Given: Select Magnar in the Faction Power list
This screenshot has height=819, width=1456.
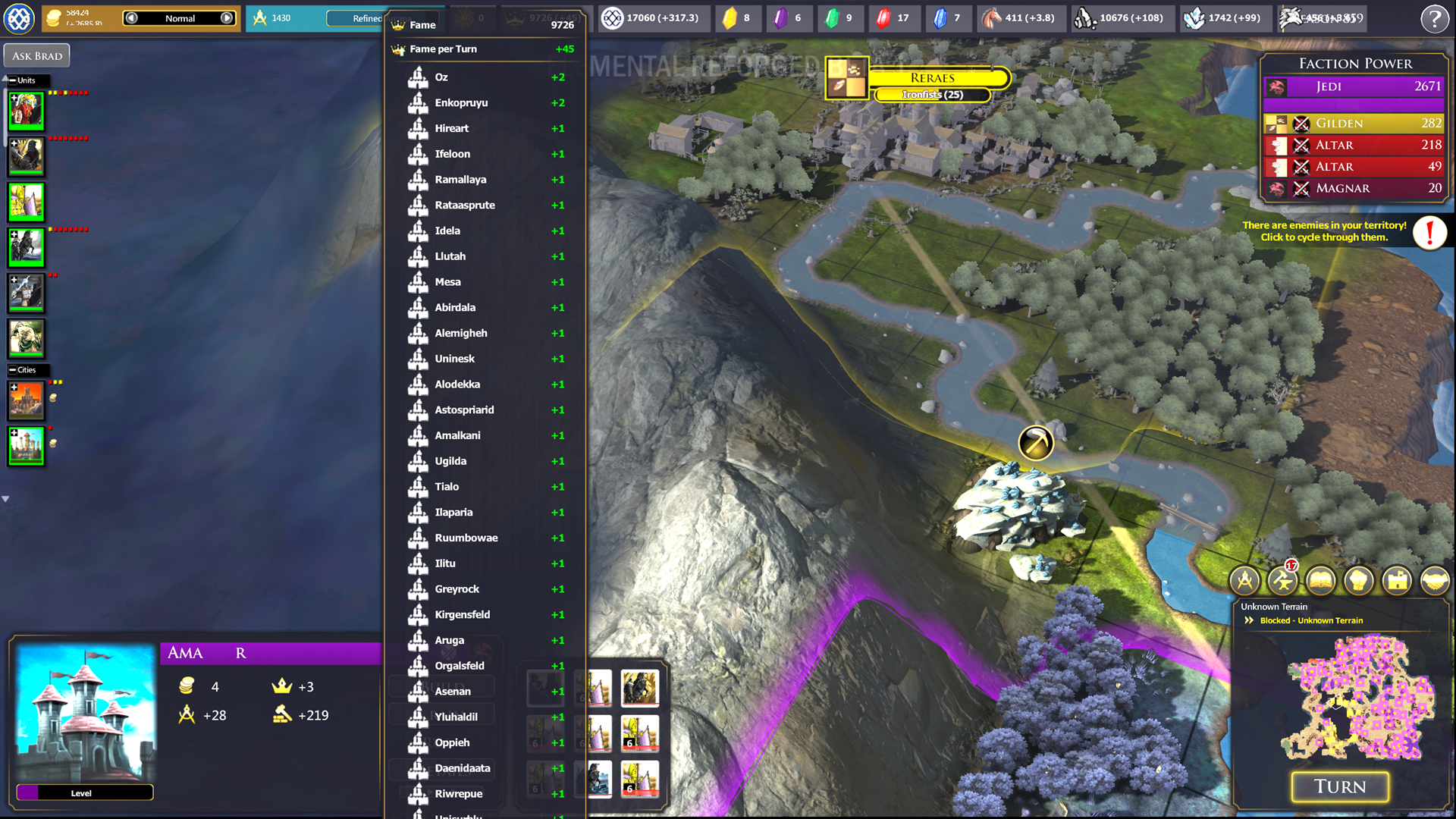Looking at the screenshot, I should point(1354,188).
